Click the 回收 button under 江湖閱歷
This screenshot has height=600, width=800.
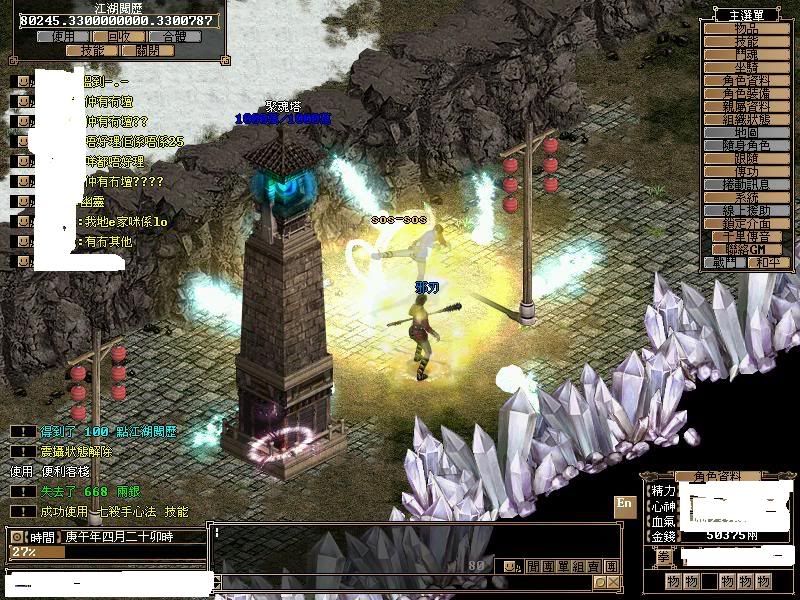[119, 36]
